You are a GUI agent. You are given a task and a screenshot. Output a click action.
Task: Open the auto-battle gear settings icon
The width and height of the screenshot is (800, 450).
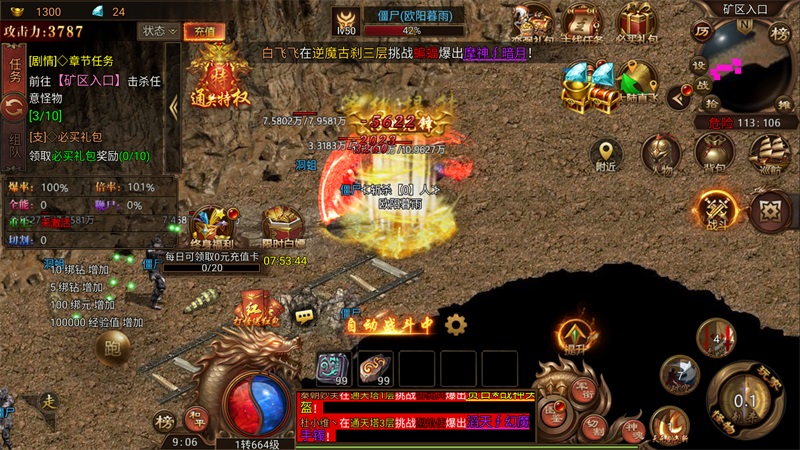pos(456,324)
